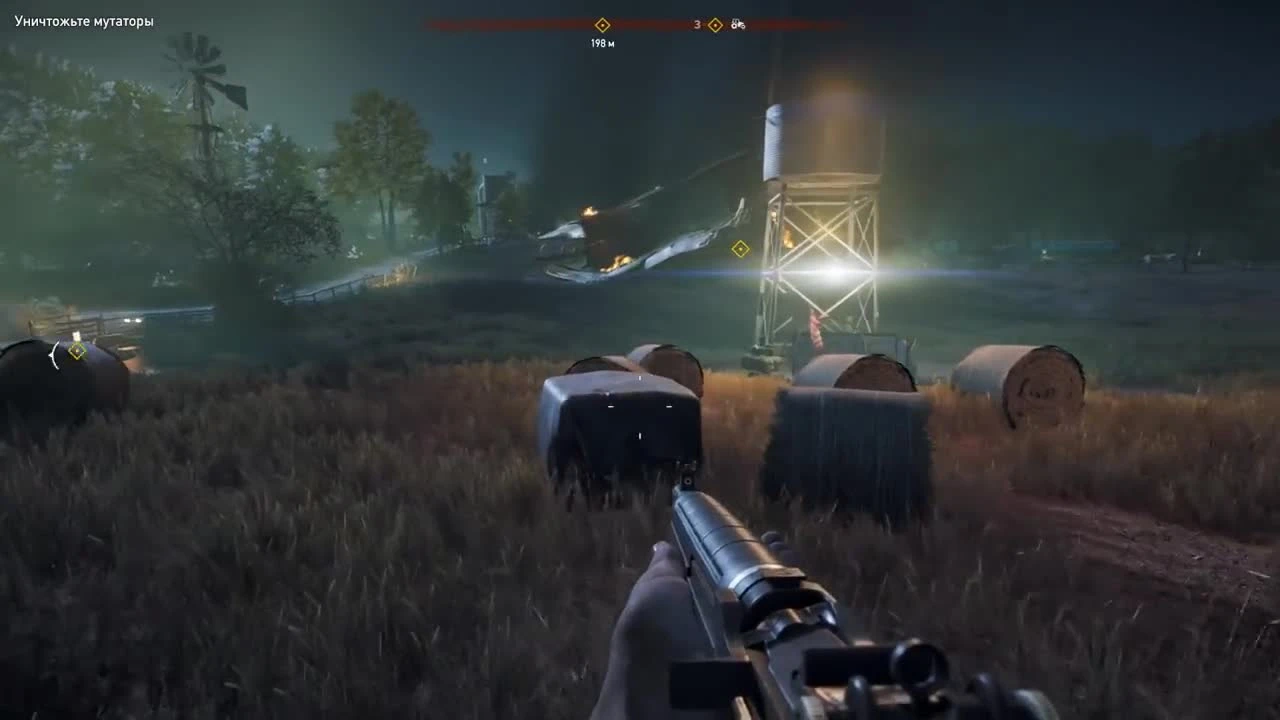
Task: Click the tractor vehicle icon on the HUD
Action: pyautogui.click(x=737, y=25)
